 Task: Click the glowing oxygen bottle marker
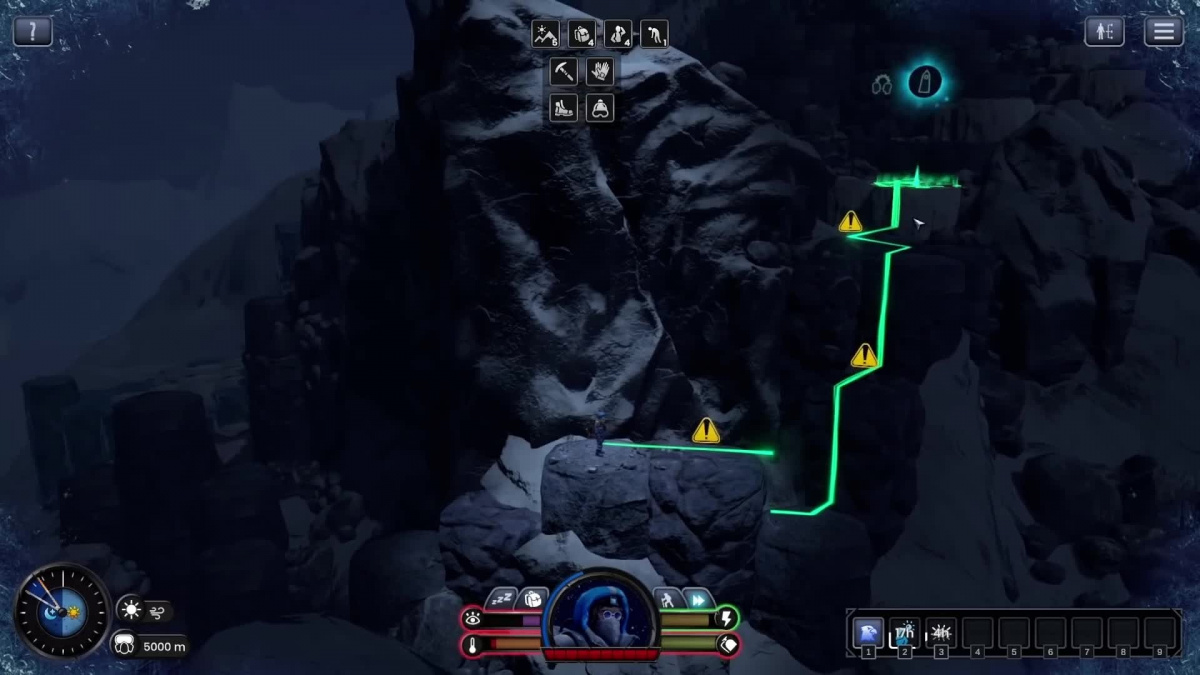click(x=925, y=82)
